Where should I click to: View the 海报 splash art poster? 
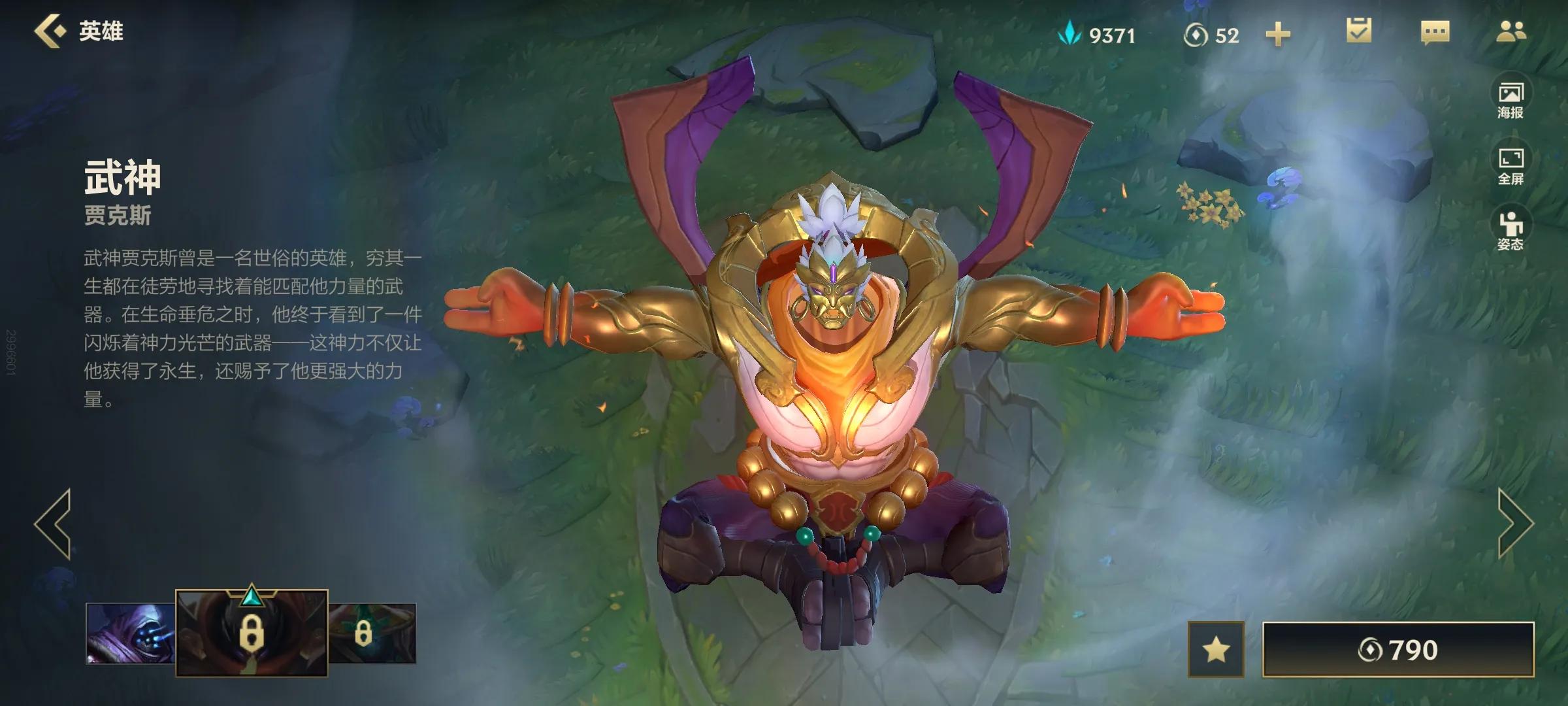tap(1511, 100)
